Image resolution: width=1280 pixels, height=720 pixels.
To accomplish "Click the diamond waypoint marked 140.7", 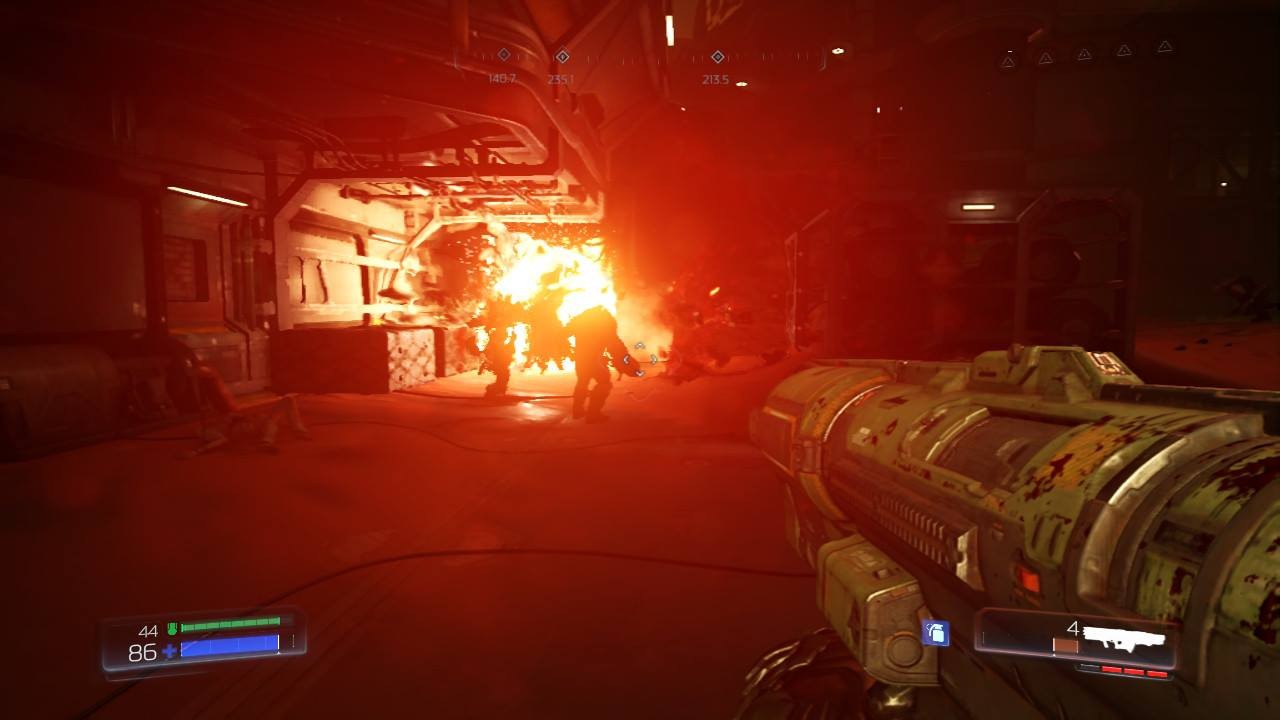I will 502,57.
